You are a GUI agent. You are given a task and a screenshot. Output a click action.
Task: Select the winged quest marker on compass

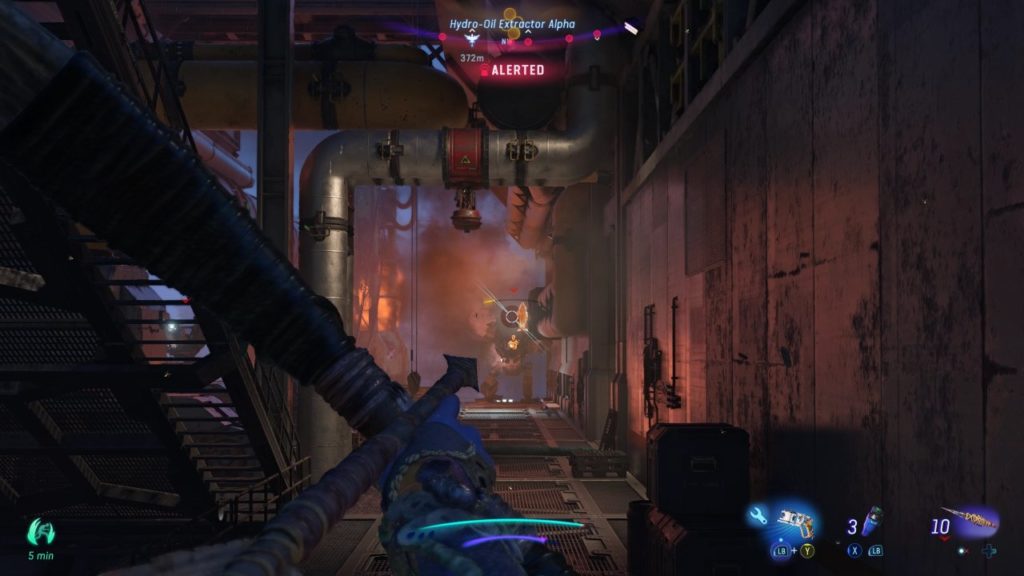tap(474, 41)
